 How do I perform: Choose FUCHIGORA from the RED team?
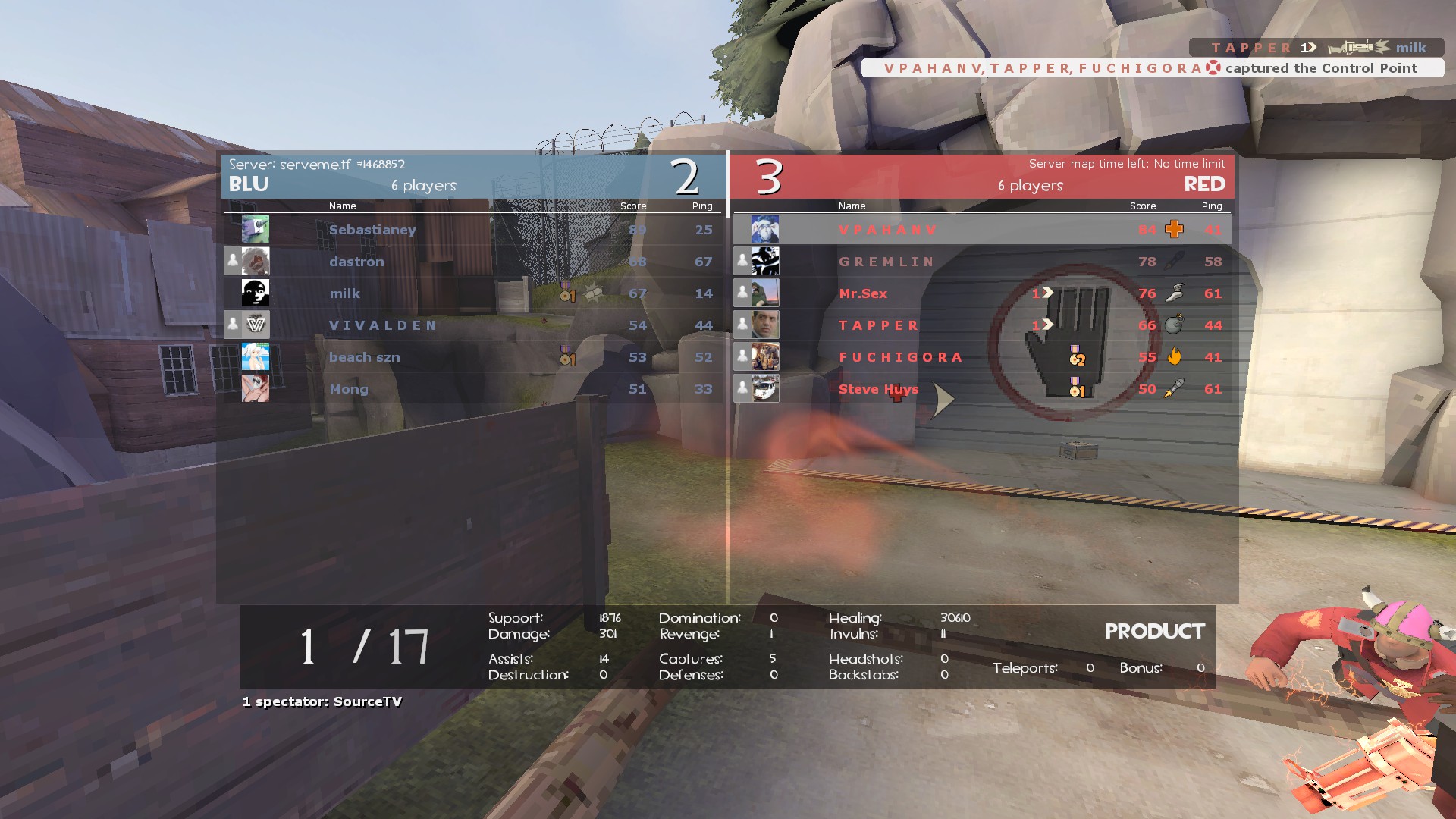click(901, 357)
